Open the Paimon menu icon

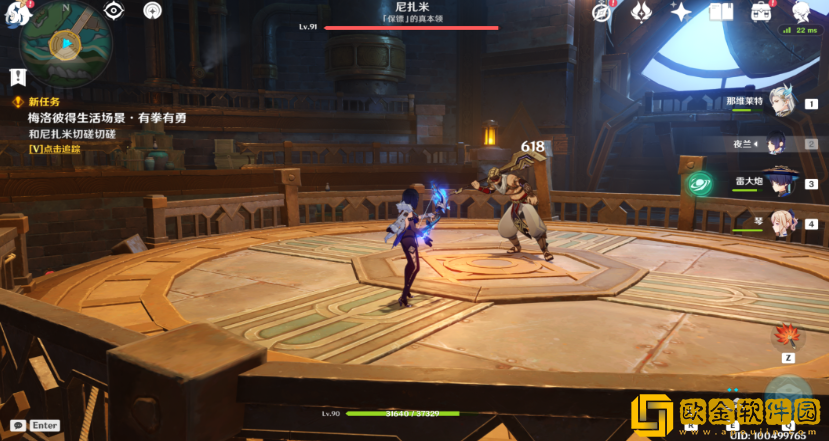click(14, 16)
